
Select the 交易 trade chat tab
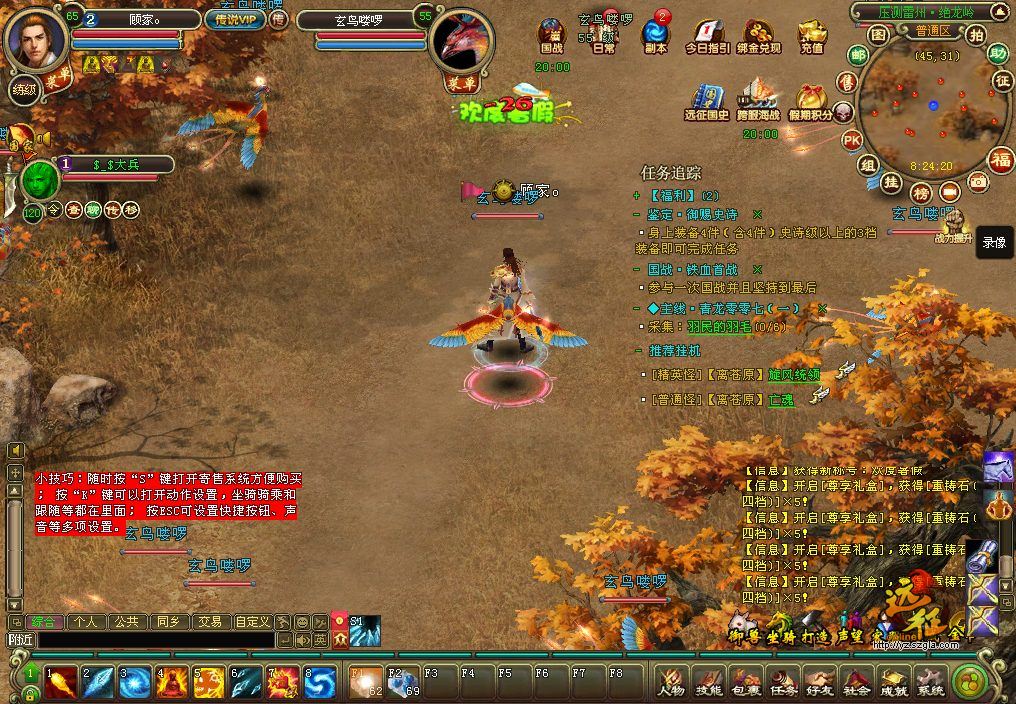(x=209, y=621)
